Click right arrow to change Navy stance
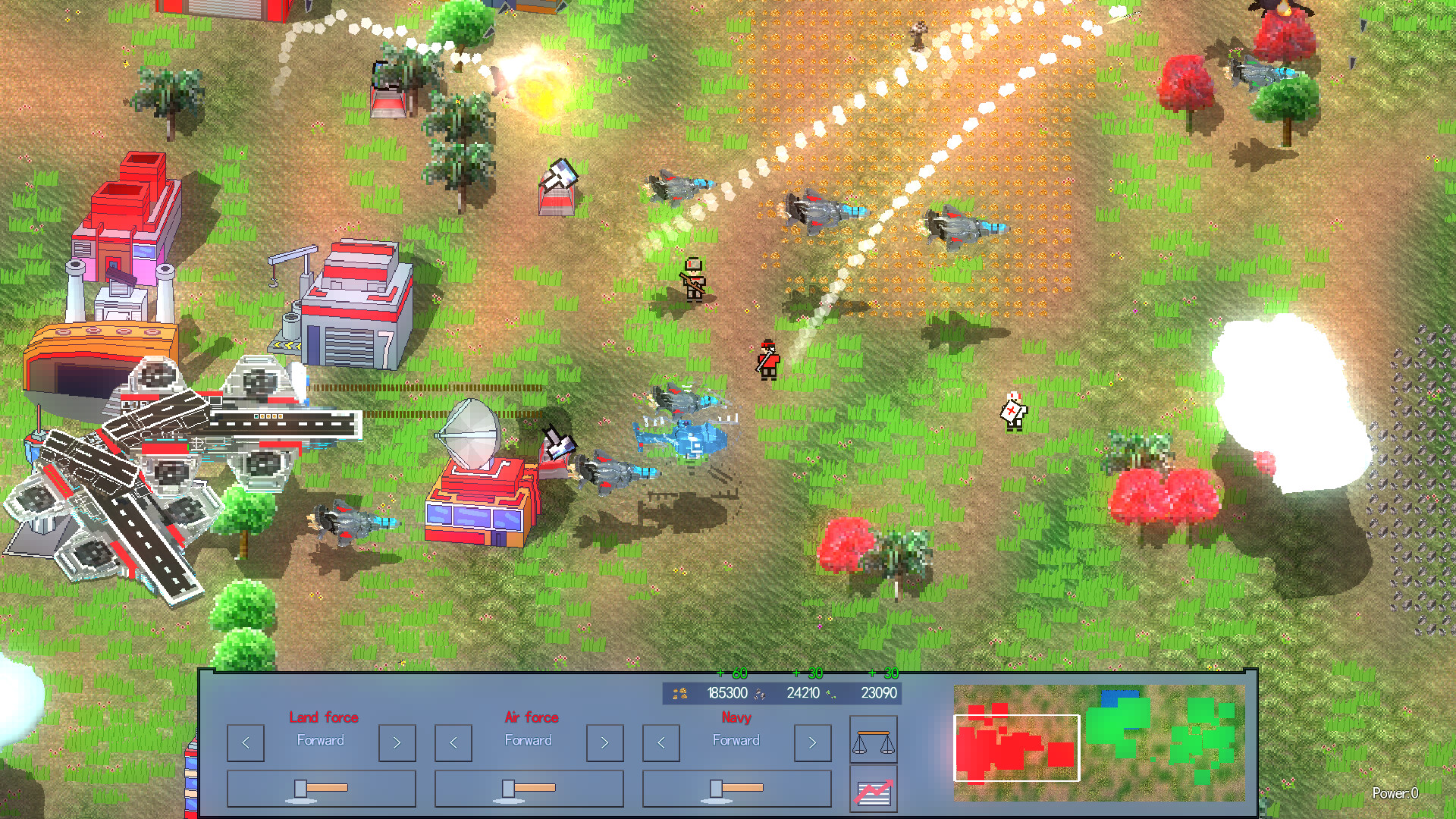This screenshot has height=819, width=1456. 812,742
